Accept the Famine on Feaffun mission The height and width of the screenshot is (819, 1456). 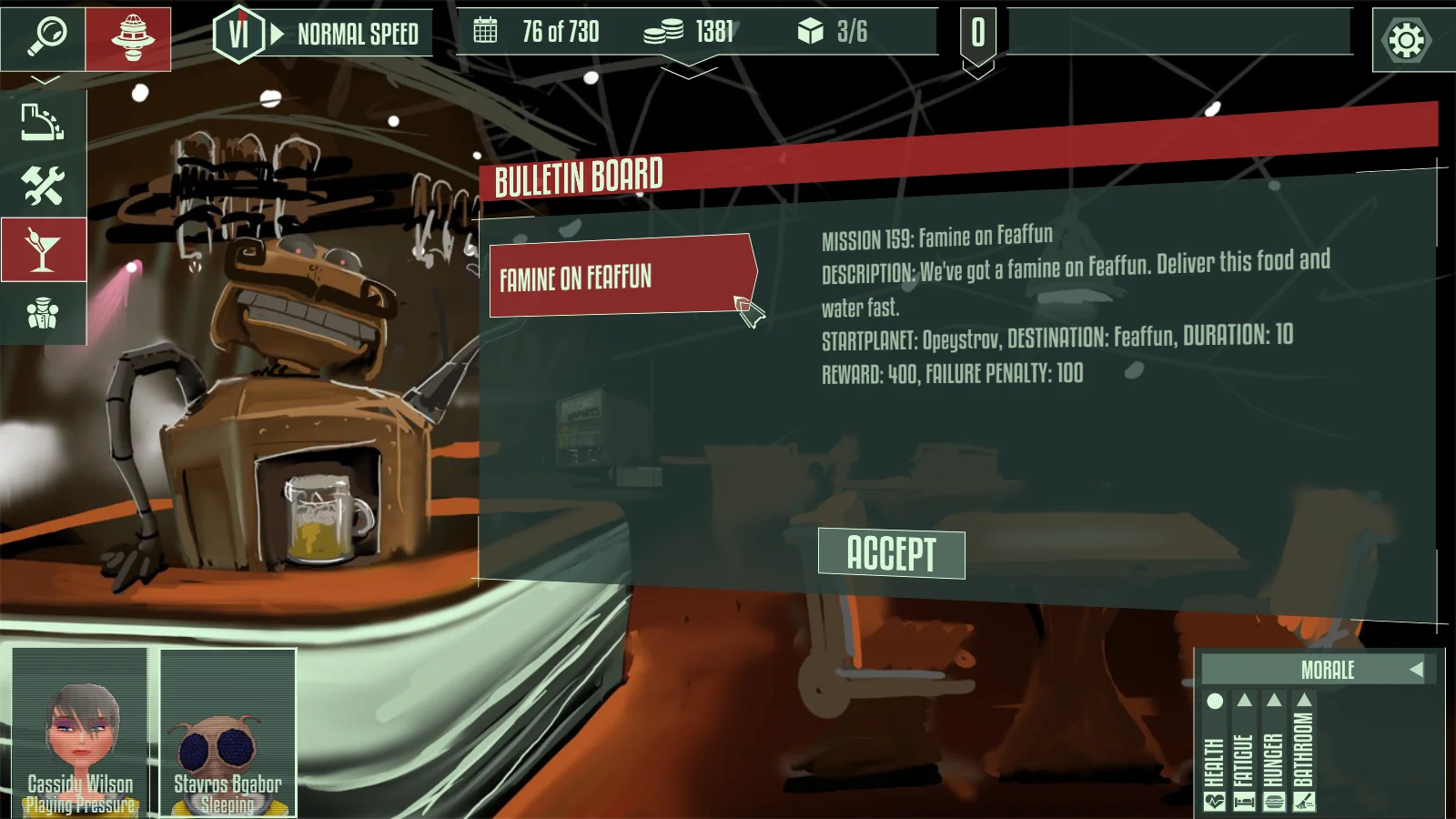click(891, 553)
